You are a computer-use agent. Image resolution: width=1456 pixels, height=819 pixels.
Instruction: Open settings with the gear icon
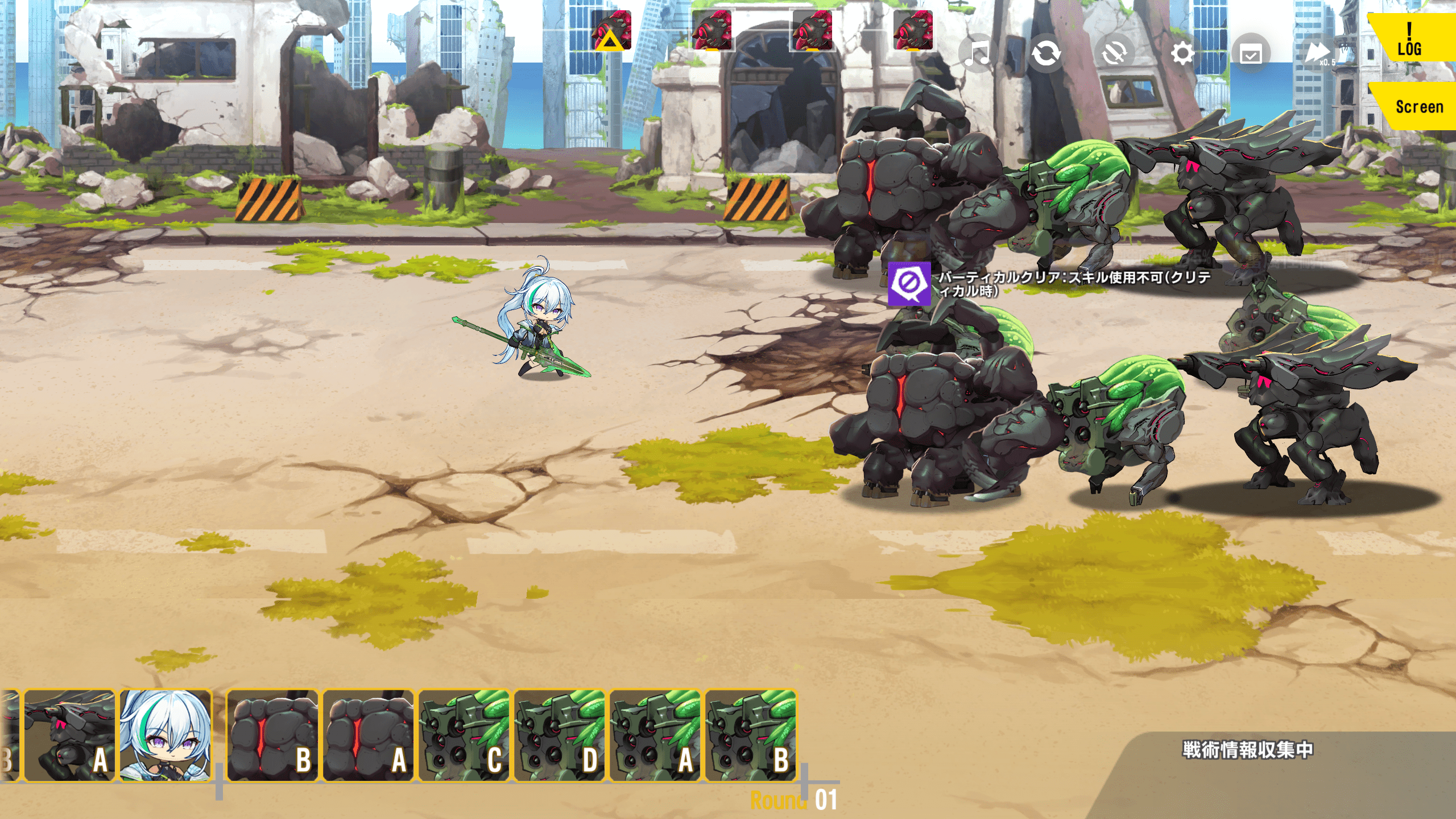pyautogui.click(x=1182, y=54)
